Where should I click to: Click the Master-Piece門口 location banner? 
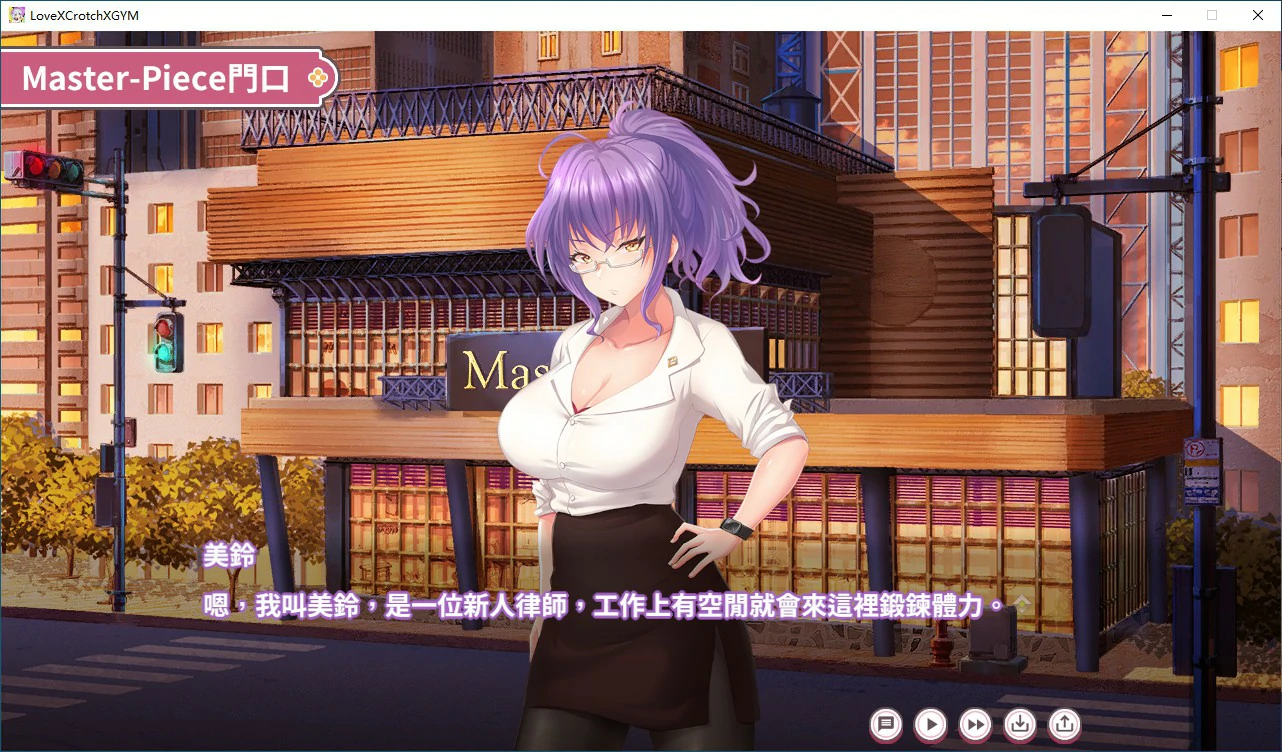[x=160, y=78]
